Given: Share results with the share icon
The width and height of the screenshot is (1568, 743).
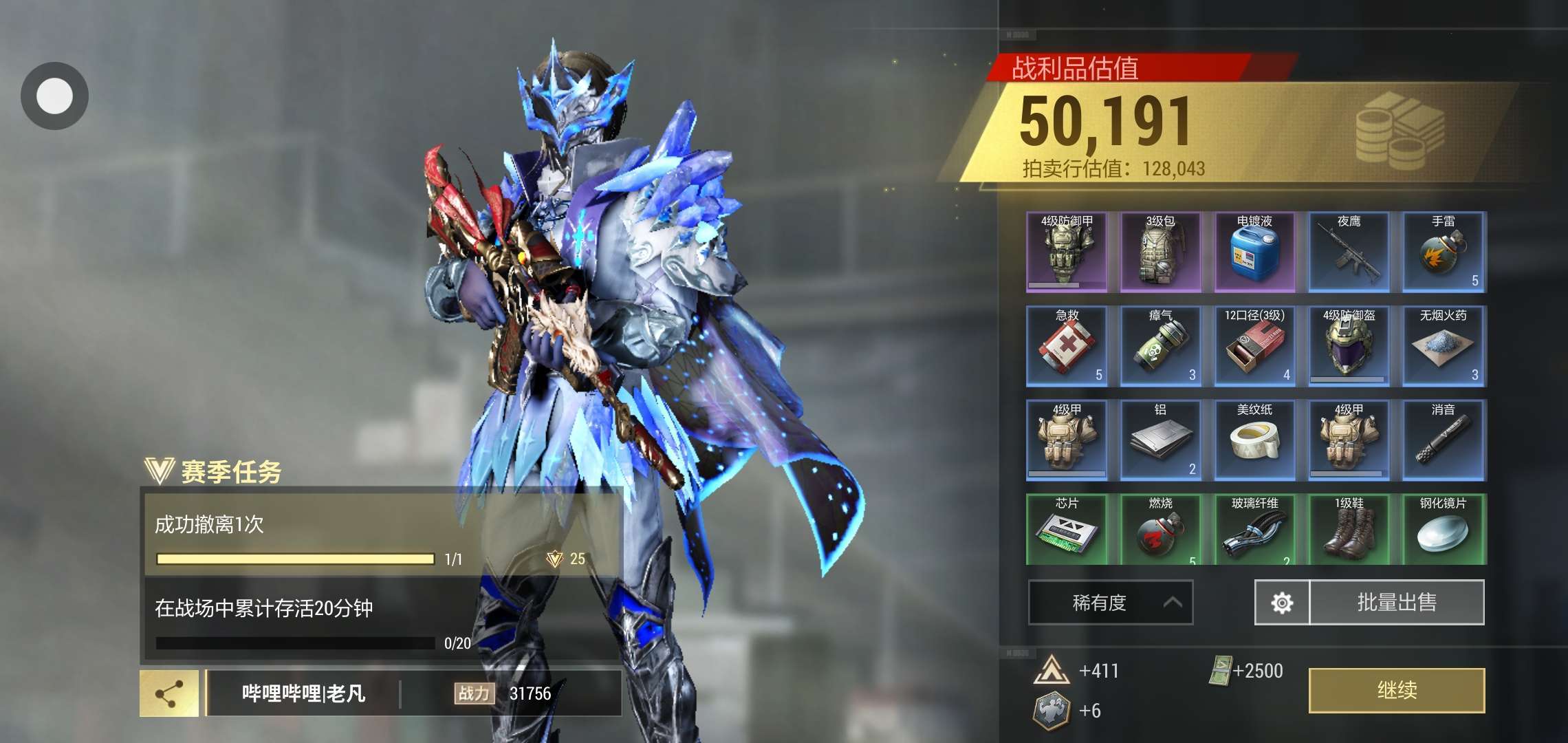Looking at the screenshot, I should tap(169, 693).
